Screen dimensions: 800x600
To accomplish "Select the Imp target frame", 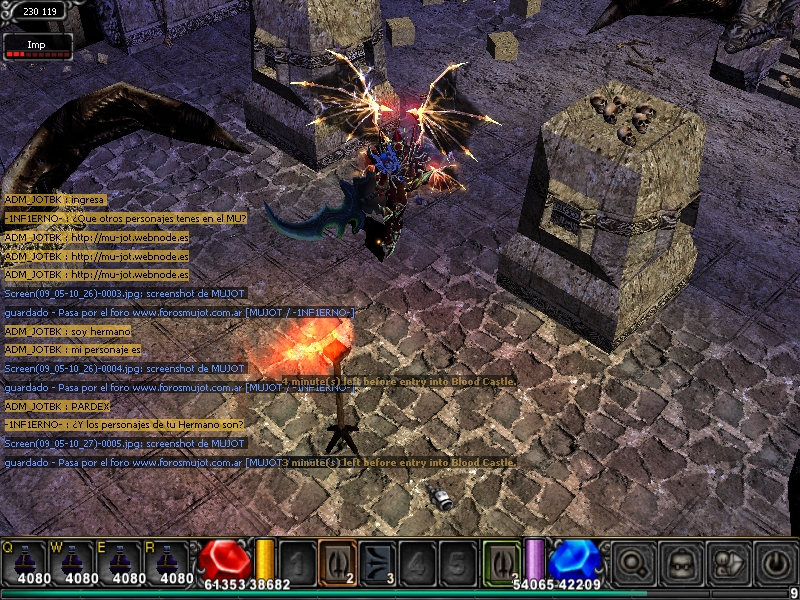I will point(38,45).
